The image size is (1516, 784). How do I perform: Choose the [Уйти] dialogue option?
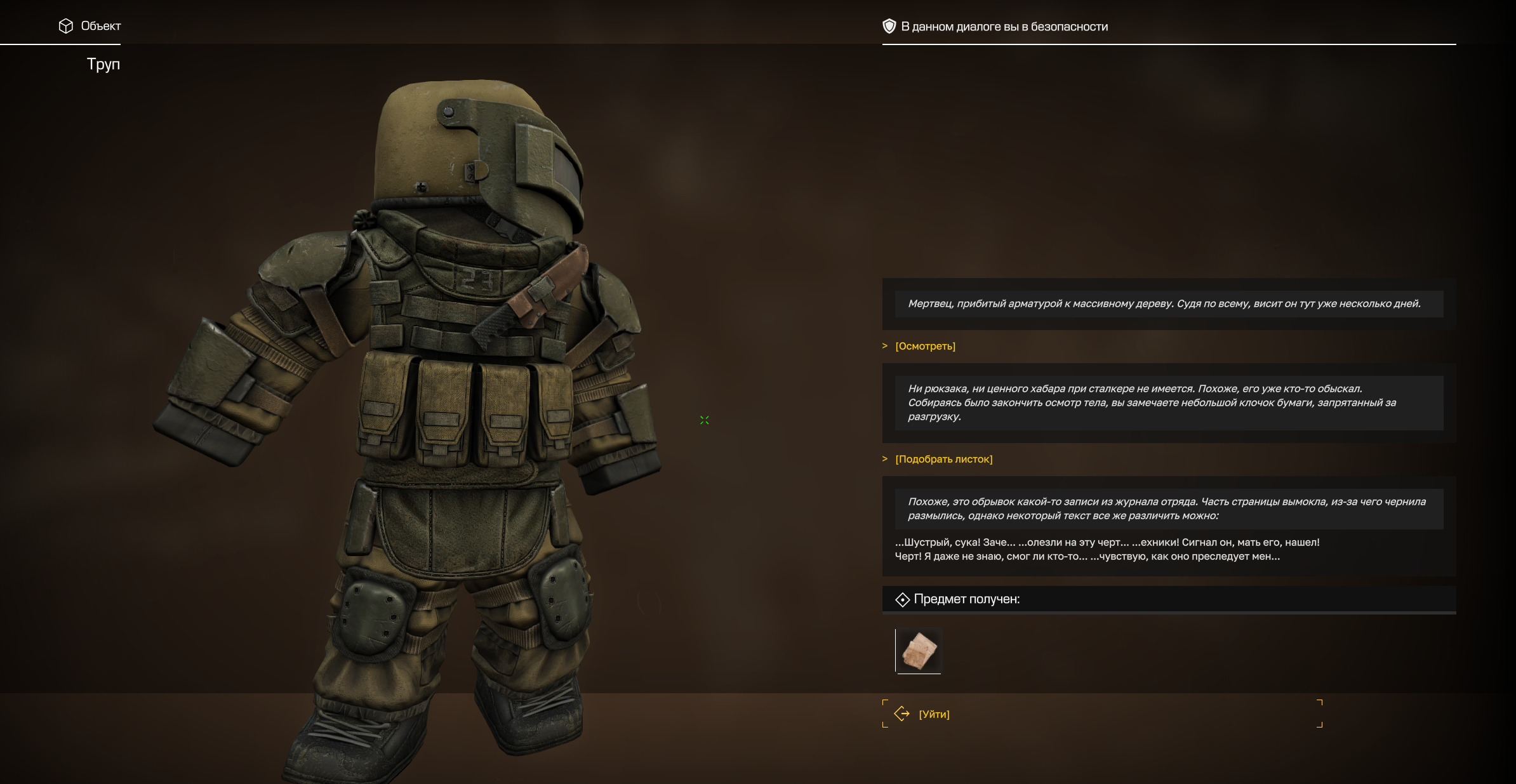click(x=934, y=714)
